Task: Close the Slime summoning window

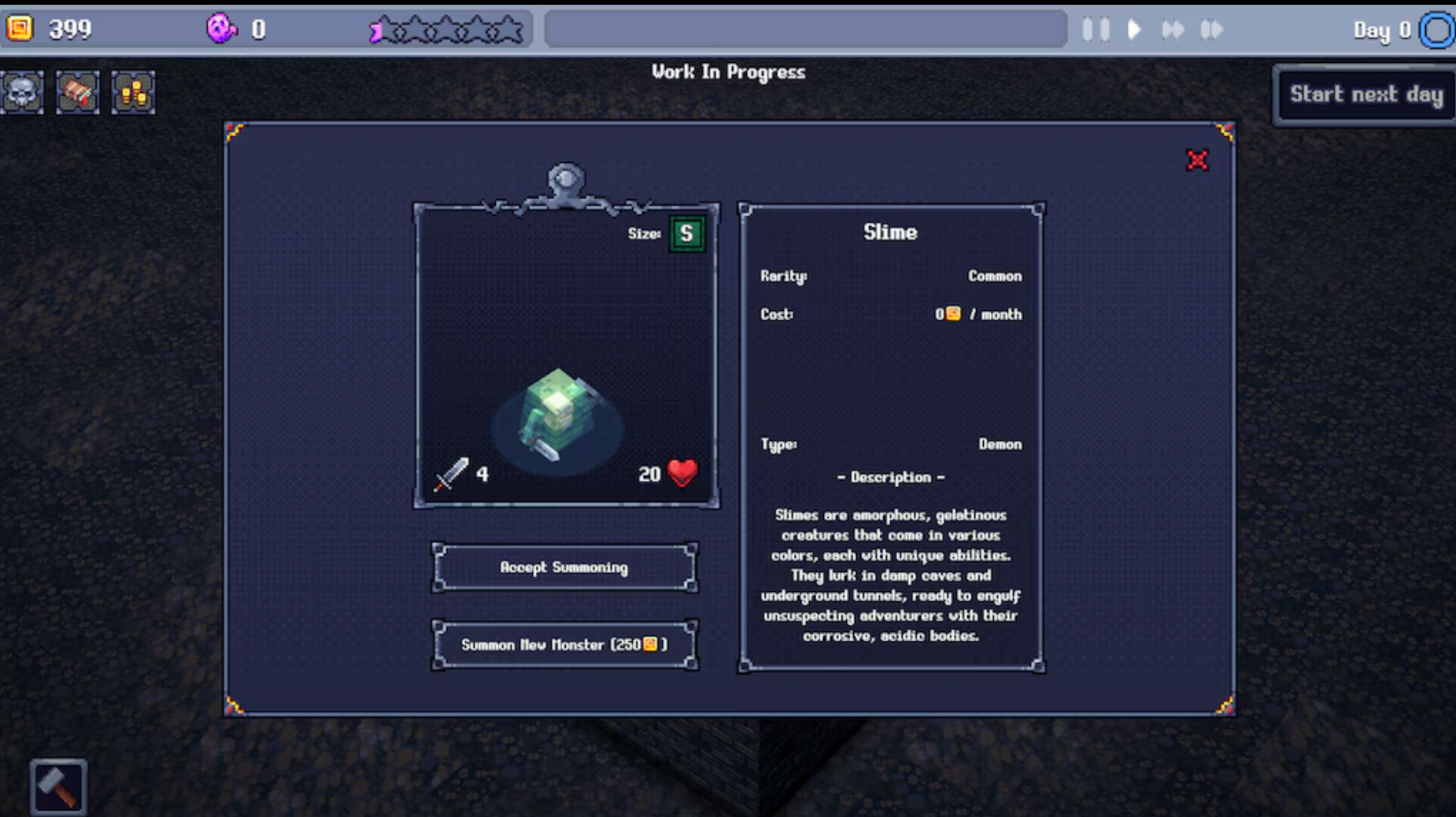Action: pyautogui.click(x=1197, y=160)
